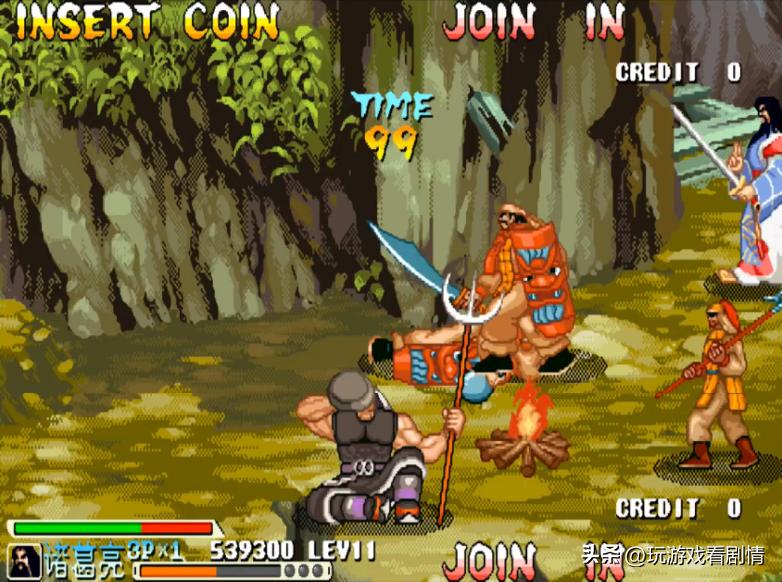Click the Zhuge Liang player portrait
Viewport: 782px width, 582px height.
click(x=24, y=560)
